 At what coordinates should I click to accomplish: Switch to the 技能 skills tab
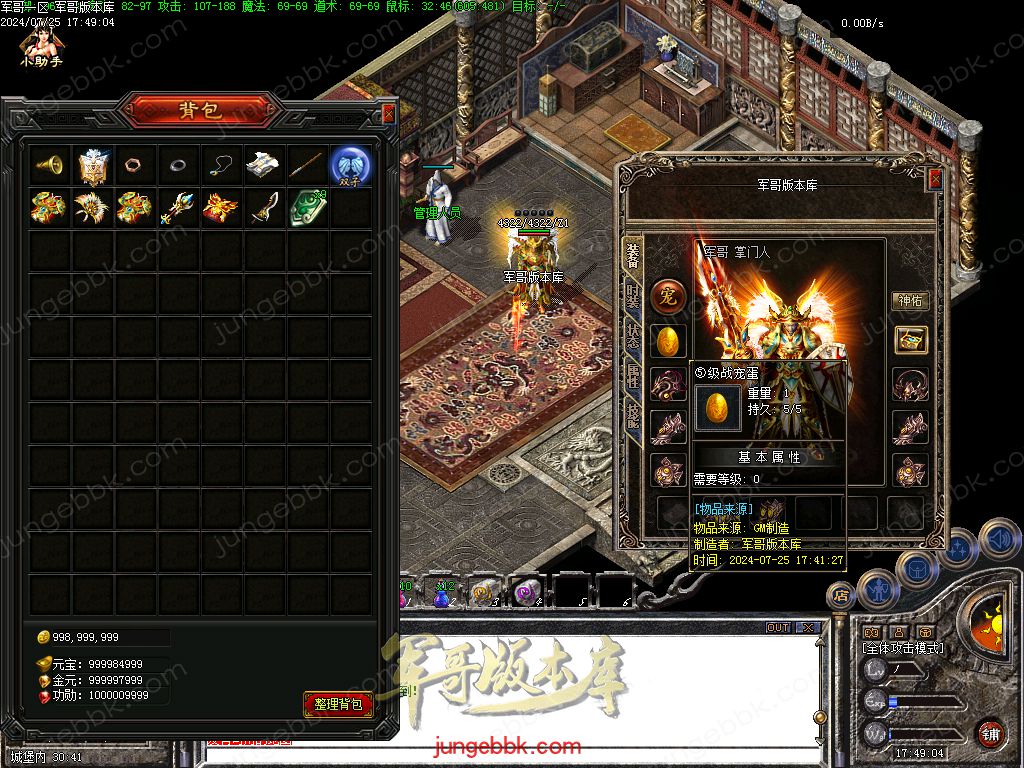(632, 416)
